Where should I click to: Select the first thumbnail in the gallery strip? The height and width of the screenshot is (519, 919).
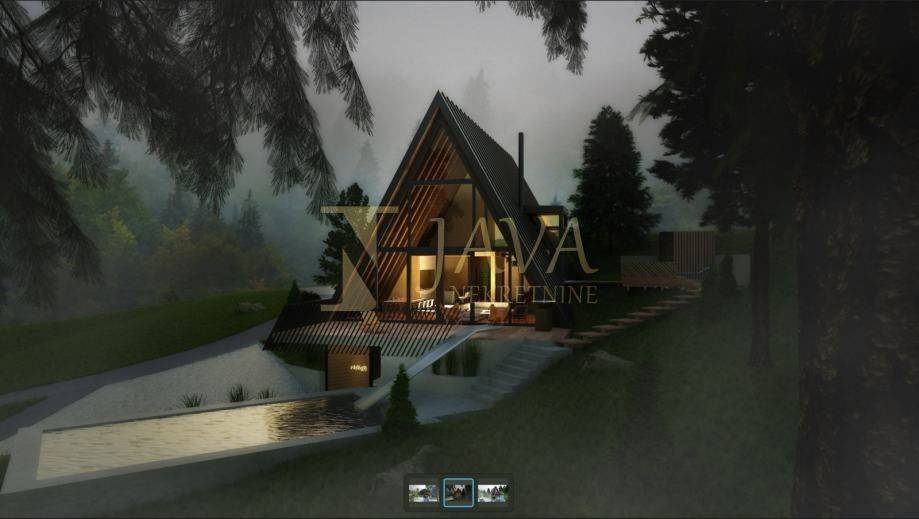424,492
